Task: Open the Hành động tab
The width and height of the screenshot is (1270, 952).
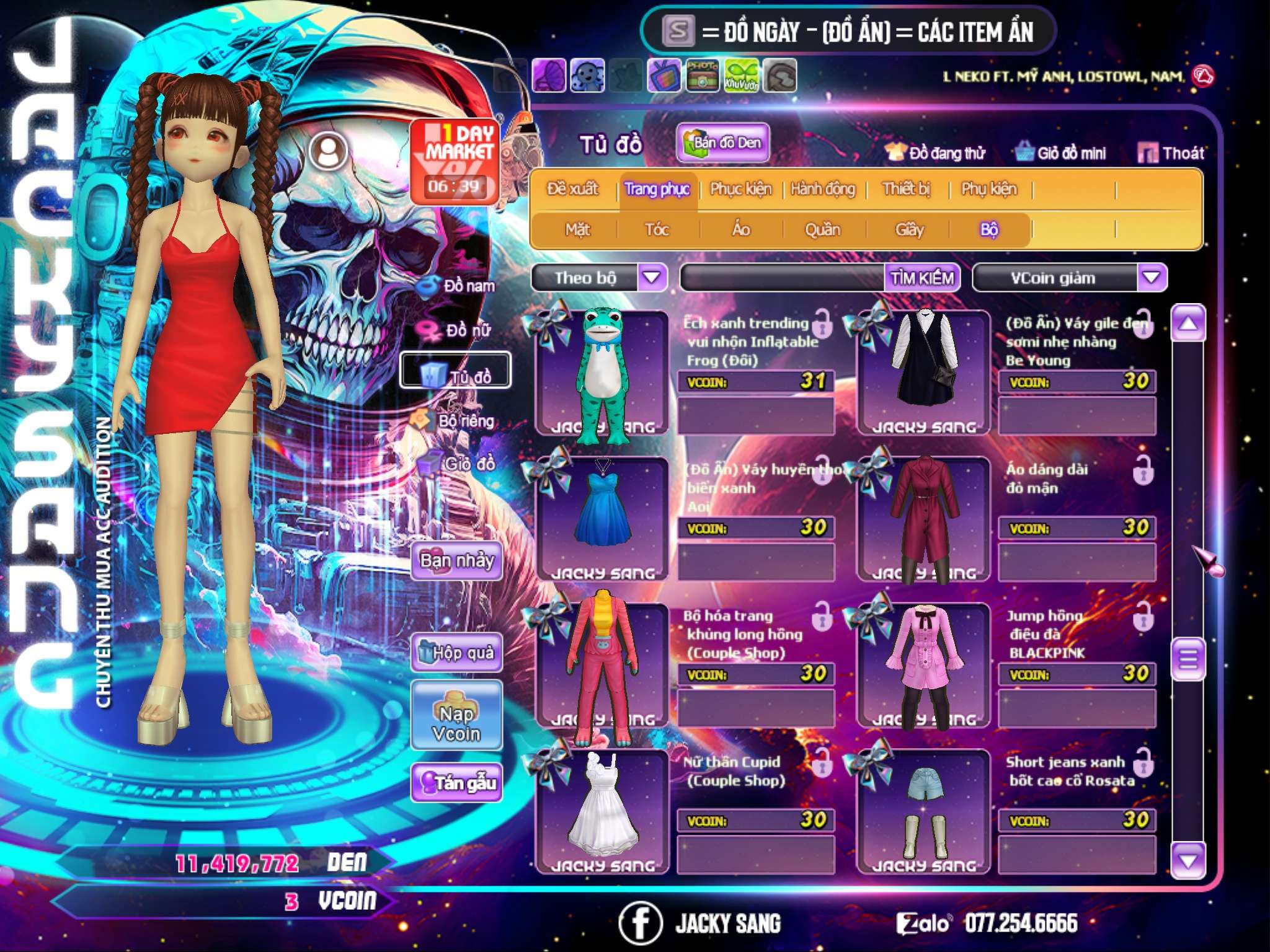Action: (823, 189)
